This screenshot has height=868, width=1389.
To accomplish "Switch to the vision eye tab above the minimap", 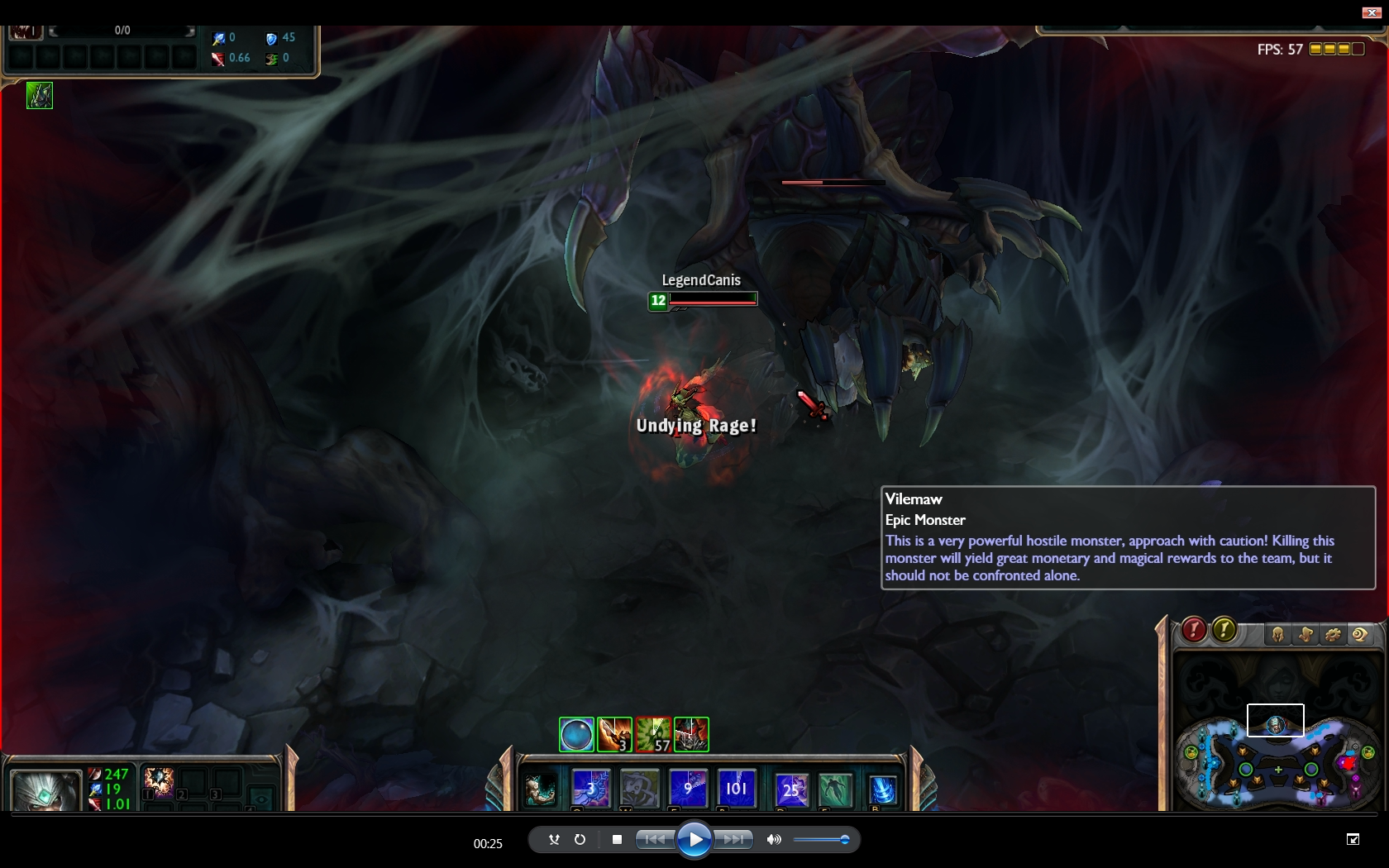I will coord(1361,633).
